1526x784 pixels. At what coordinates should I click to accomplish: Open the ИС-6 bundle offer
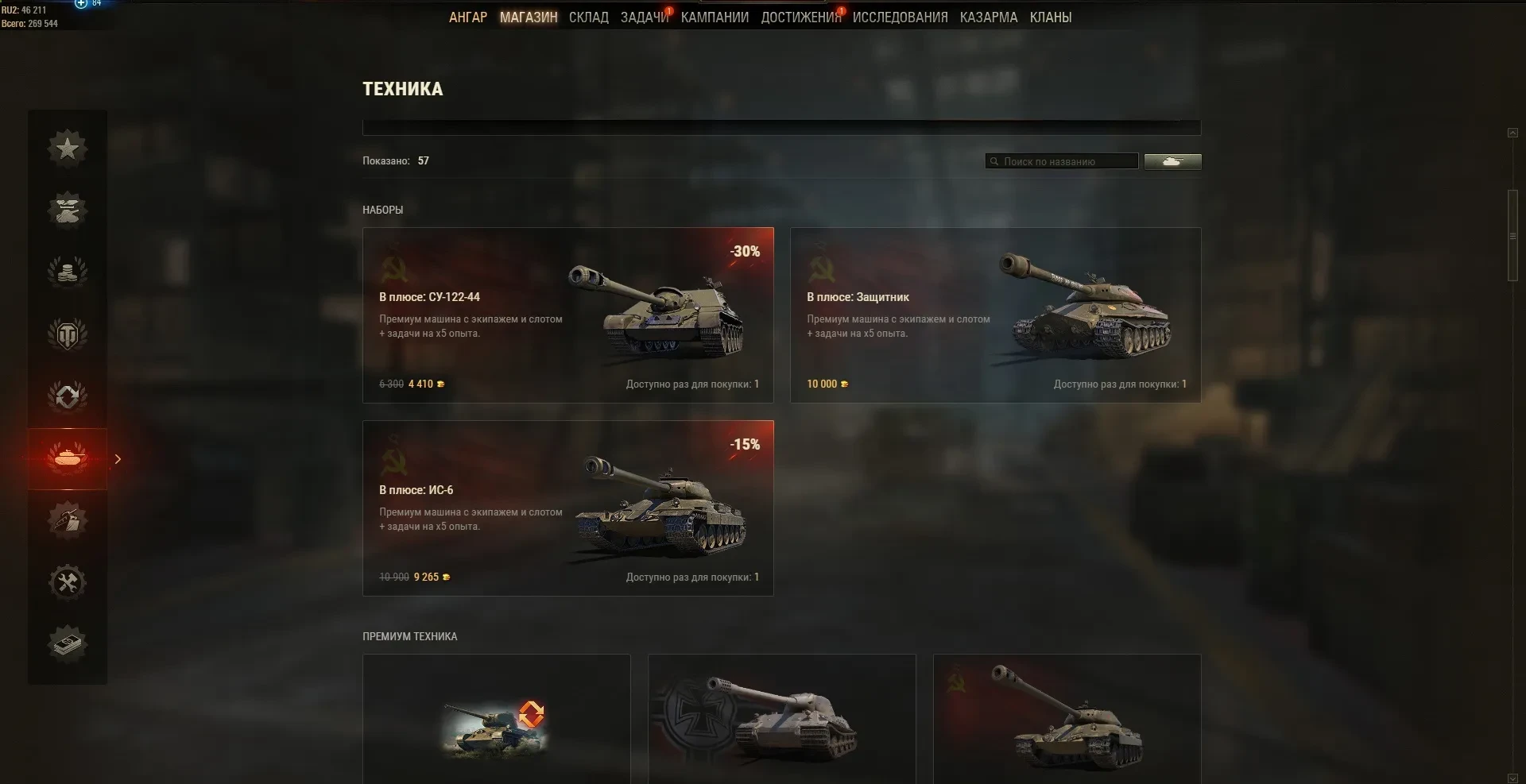(x=567, y=508)
